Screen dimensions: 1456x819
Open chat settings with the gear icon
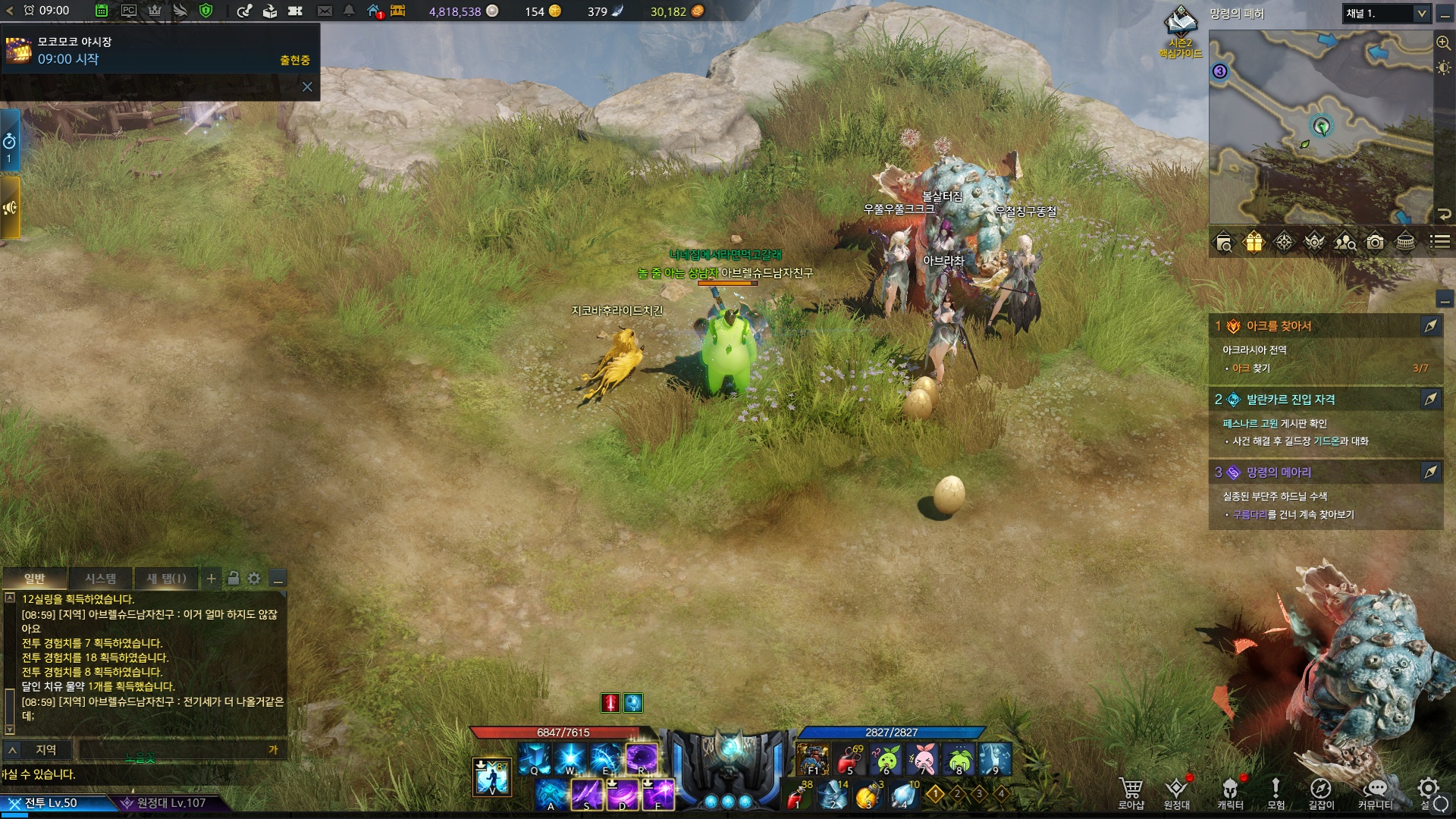tap(254, 579)
